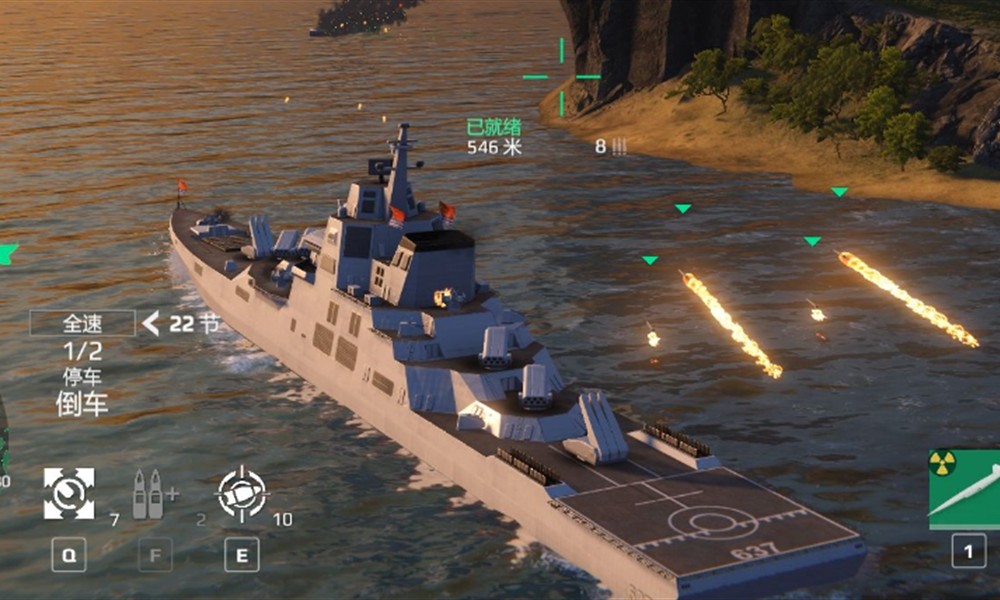The image size is (1000, 600).
Task: Switch throttle to 倒车 reverse
Action: click(x=82, y=404)
